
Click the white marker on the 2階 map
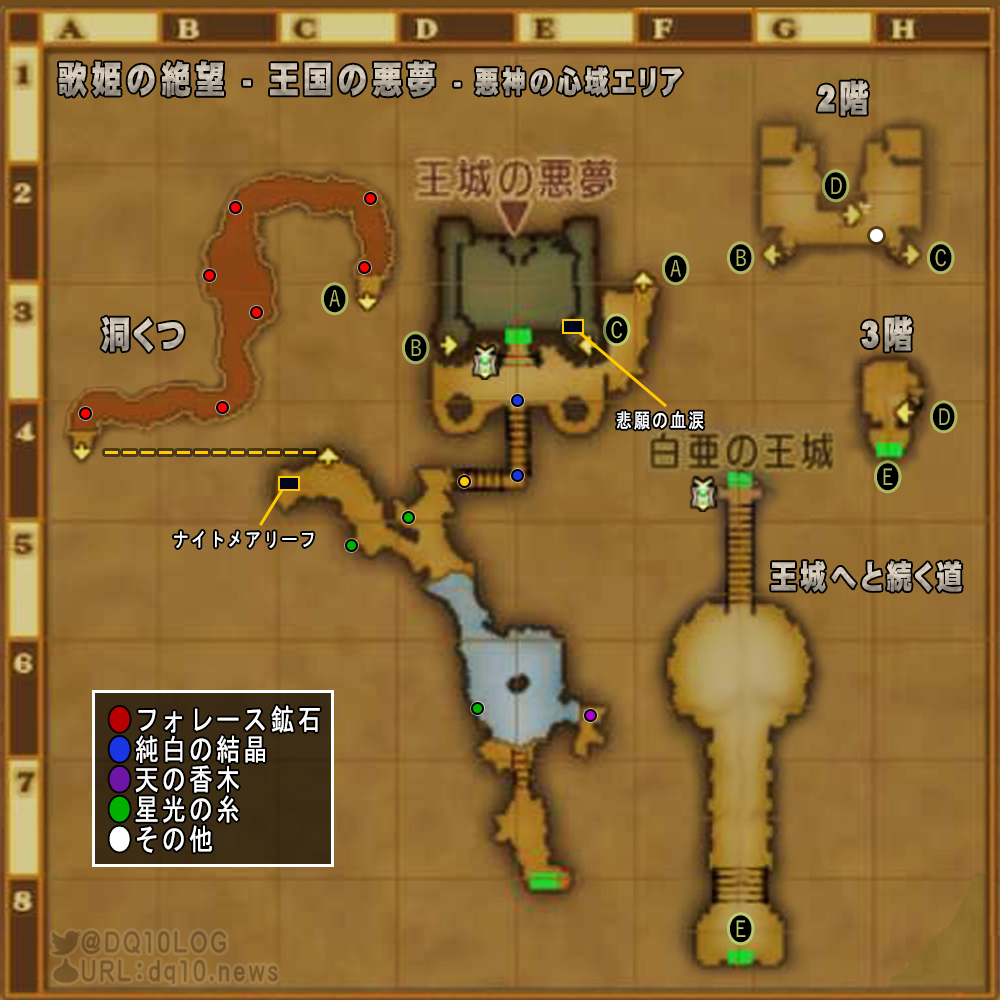(876, 236)
